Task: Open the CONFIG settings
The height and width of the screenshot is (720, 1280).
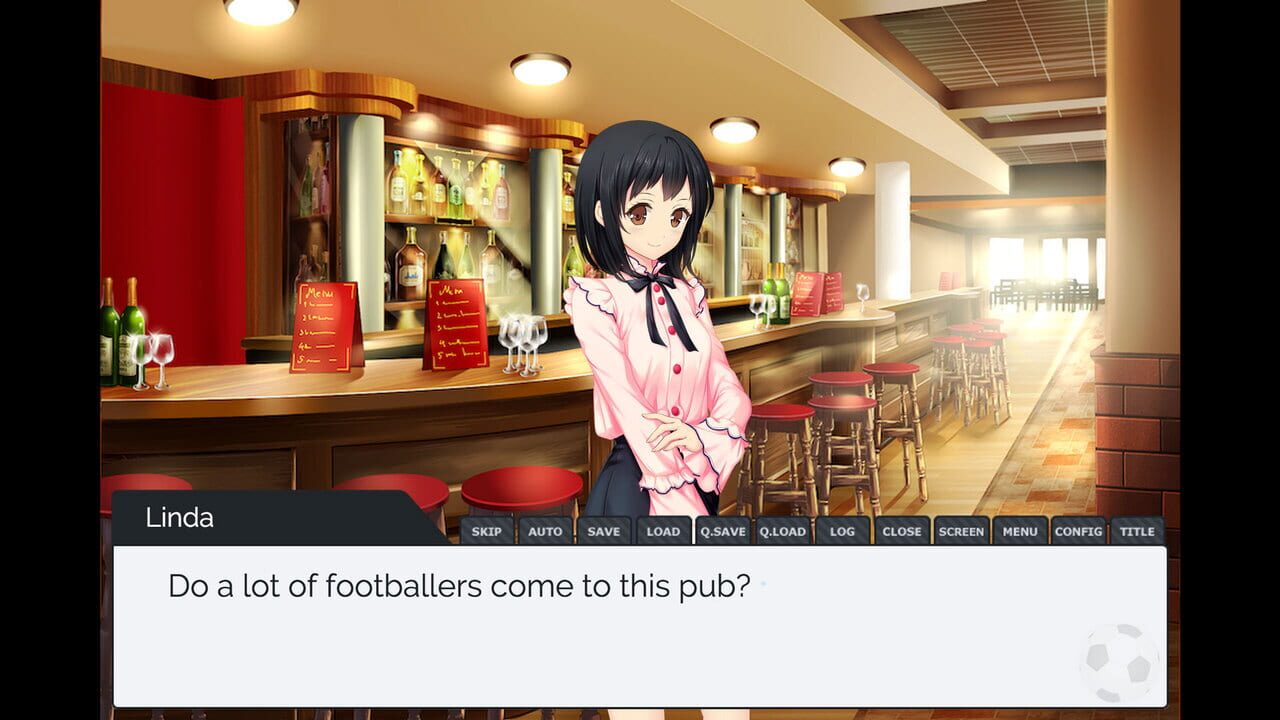Action: (x=1079, y=531)
